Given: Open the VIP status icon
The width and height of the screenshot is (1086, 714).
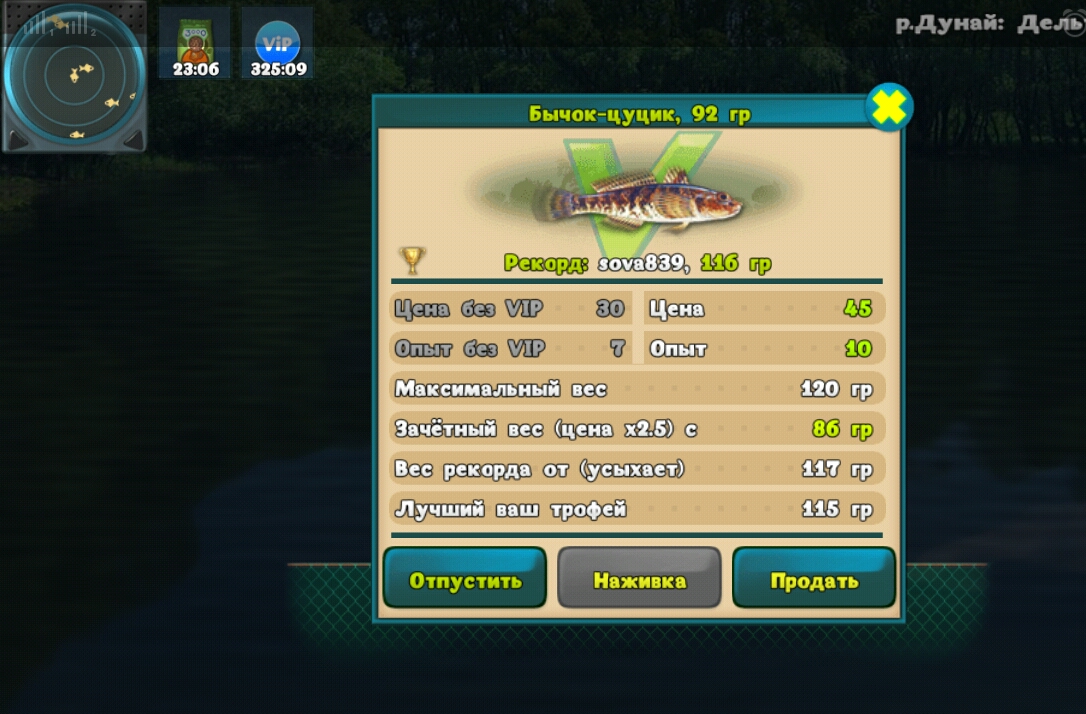Looking at the screenshot, I should pyautogui.click(x=277, y=44).
